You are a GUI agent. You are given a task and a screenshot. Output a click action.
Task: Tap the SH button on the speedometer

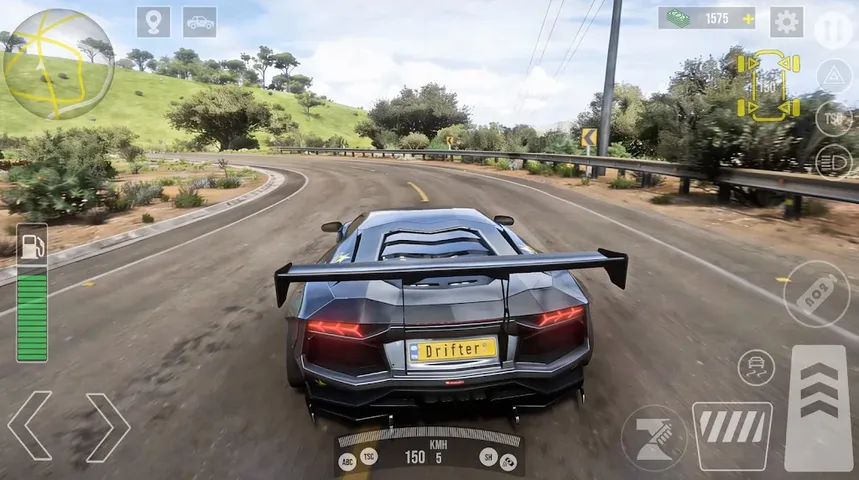(x=488, y=455)
